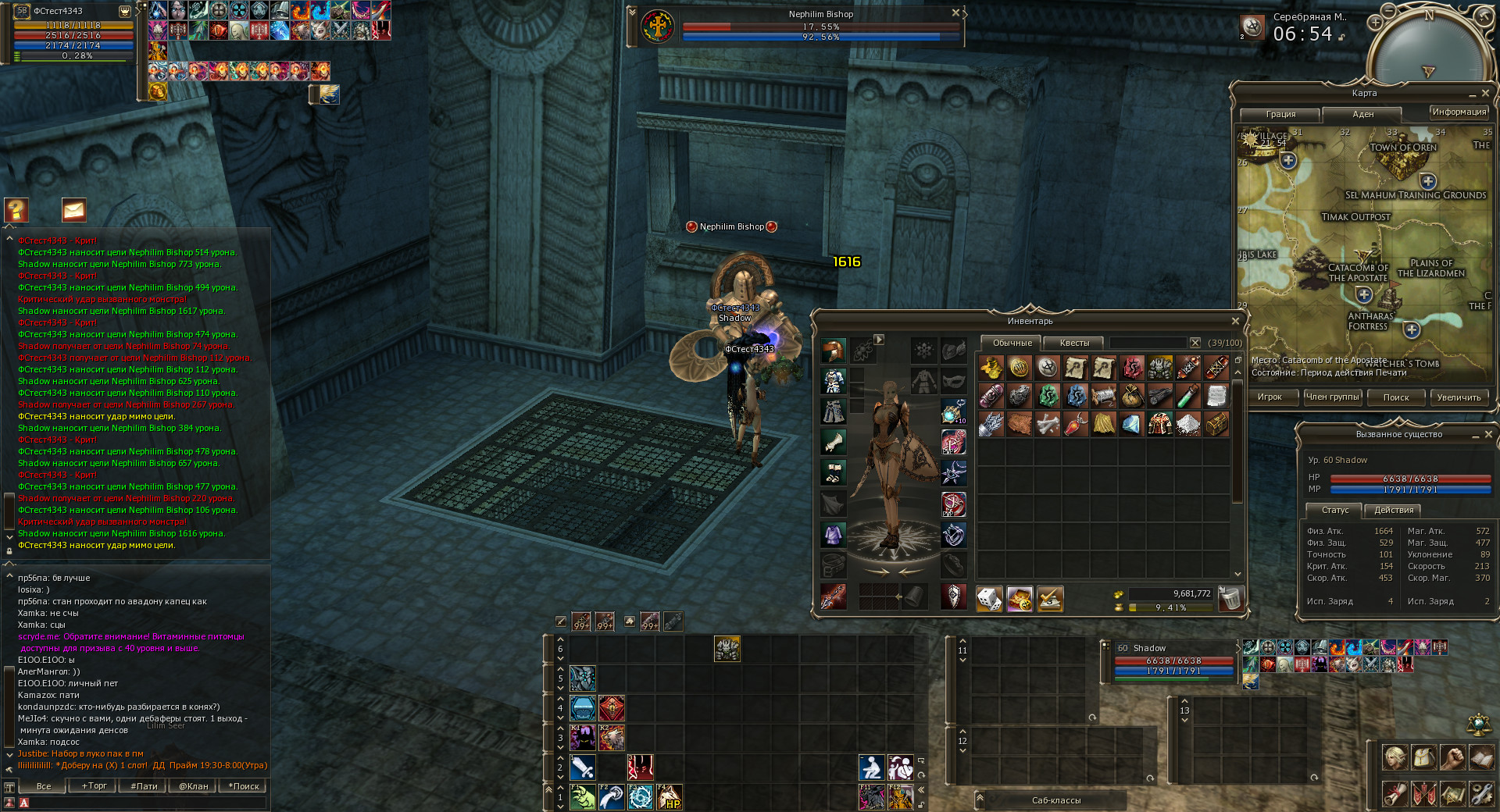Select the golden treasure chest item
The height and width of the screenshot is (812, 1500).
(1216, 424)
